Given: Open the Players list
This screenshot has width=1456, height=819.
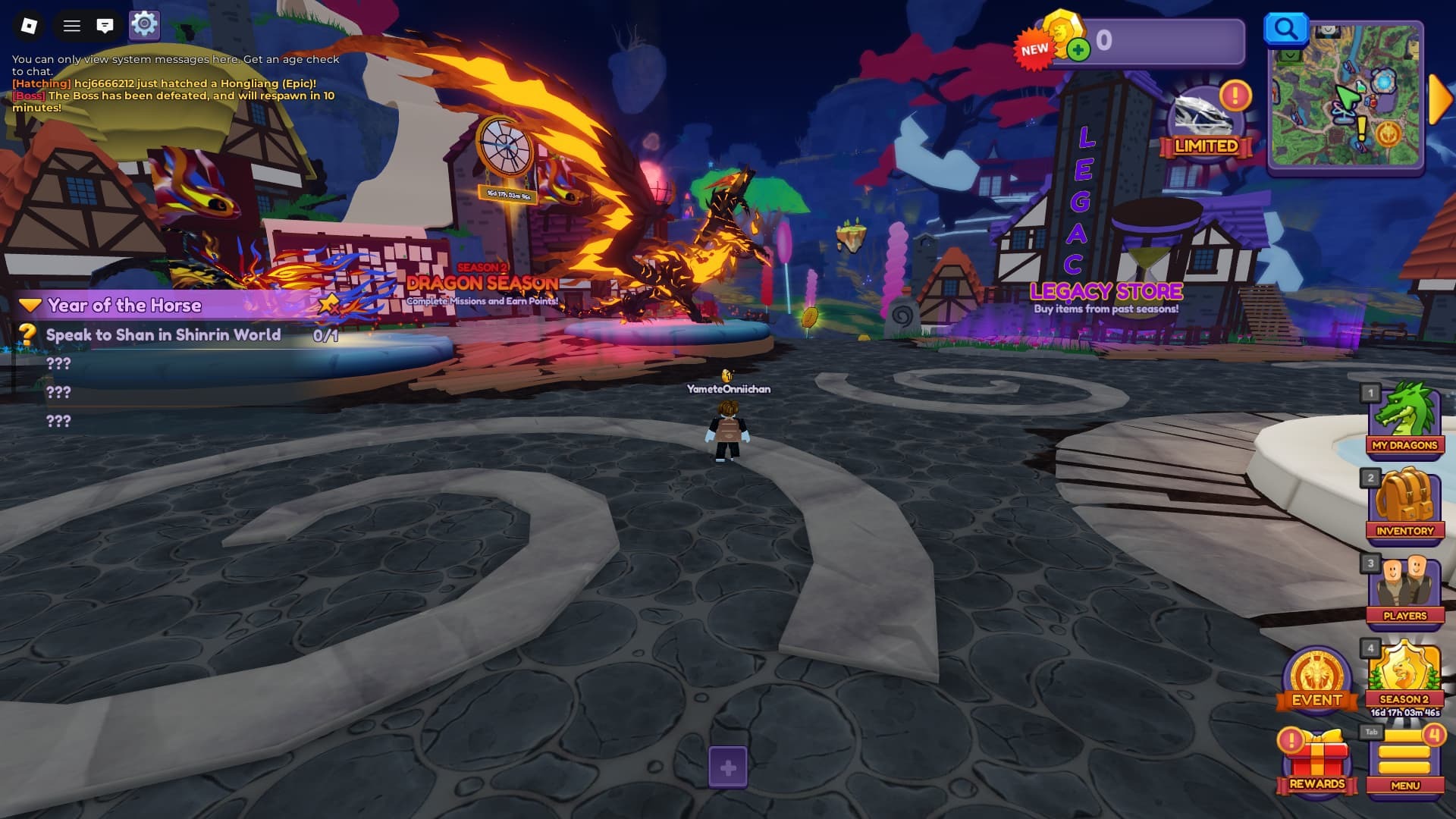Looking at the screenshot, I should 1404,592.
